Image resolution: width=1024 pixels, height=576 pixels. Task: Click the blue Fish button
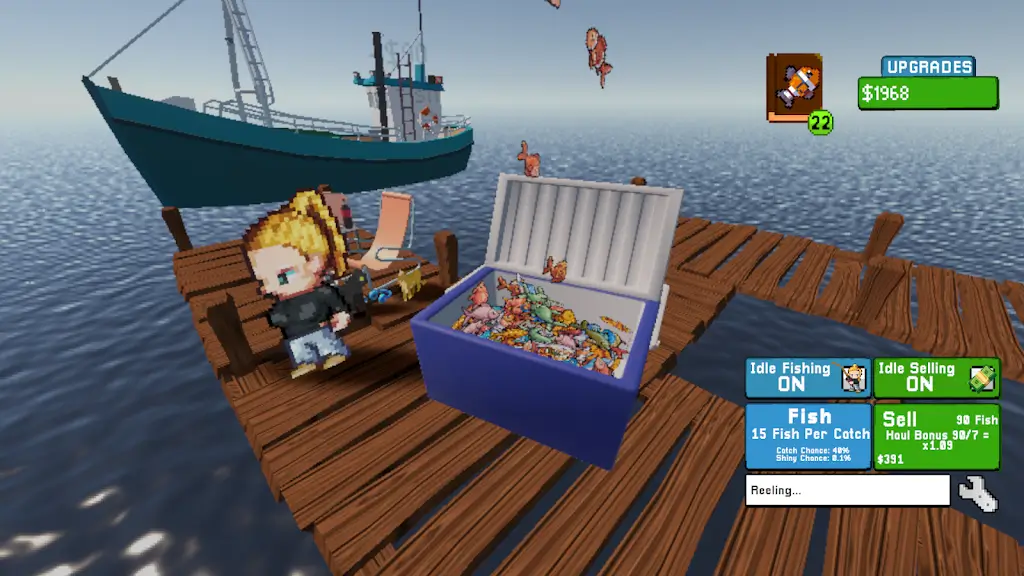coord(808,435)
